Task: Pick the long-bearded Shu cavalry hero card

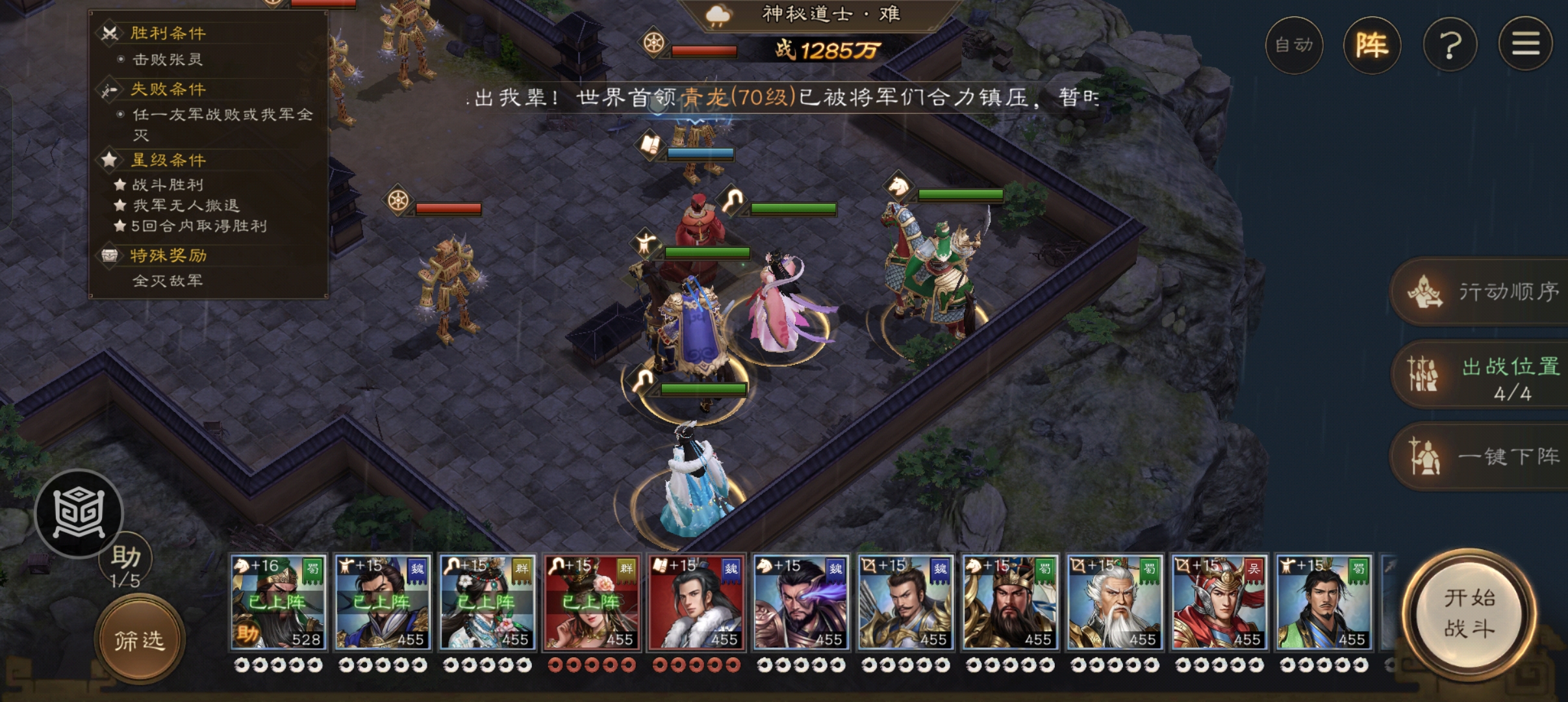Action: coord(1010,602)
